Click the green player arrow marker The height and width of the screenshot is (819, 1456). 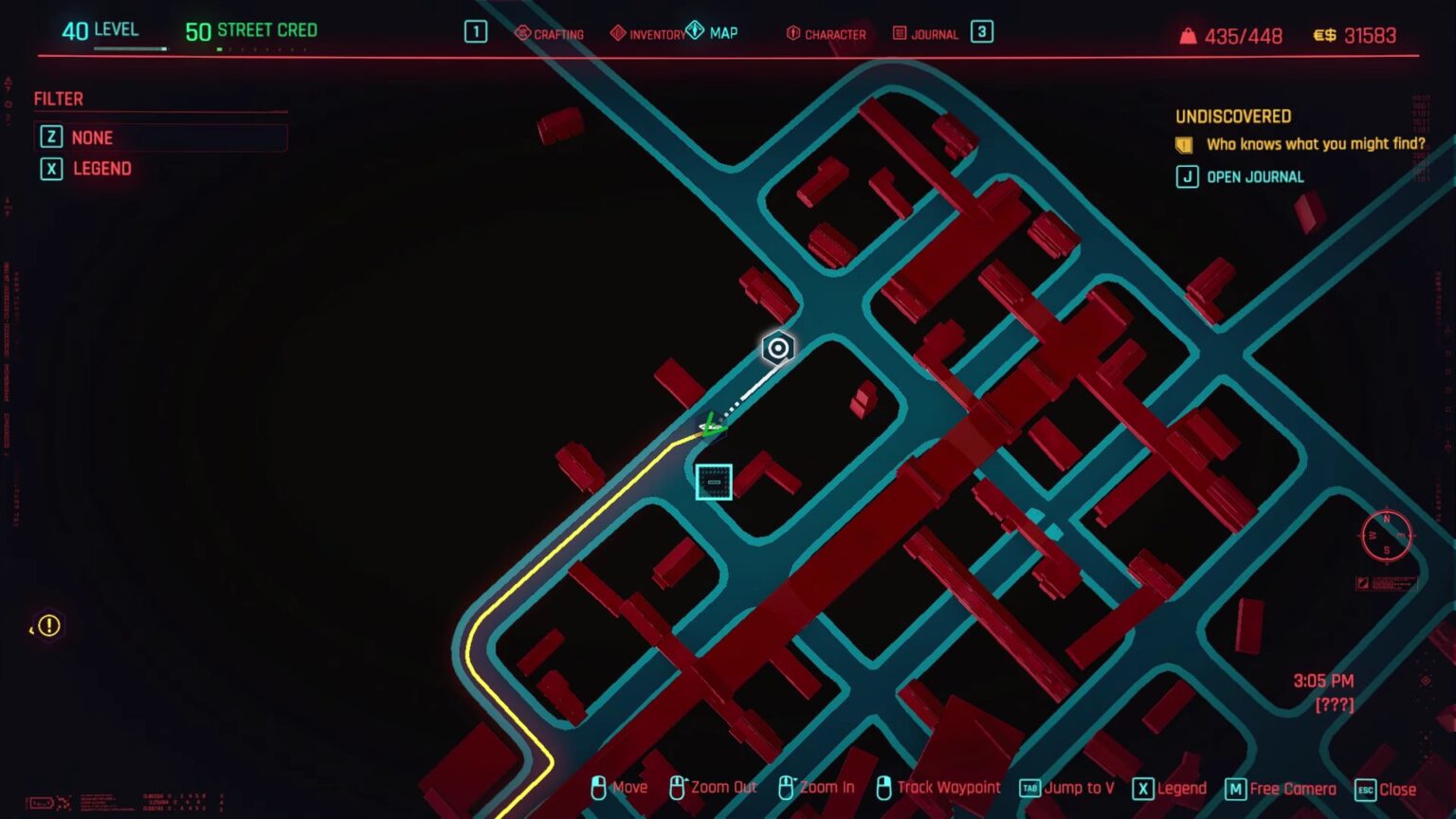[x=711, y=427]
